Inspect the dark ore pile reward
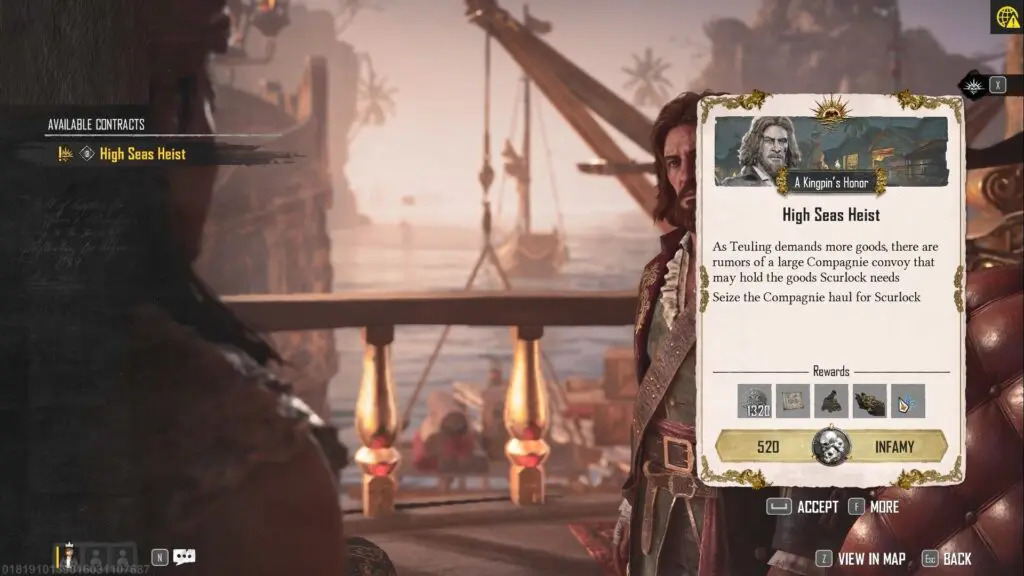The width and height of the screenshot is (1024, 576). [x=830, y=401]
